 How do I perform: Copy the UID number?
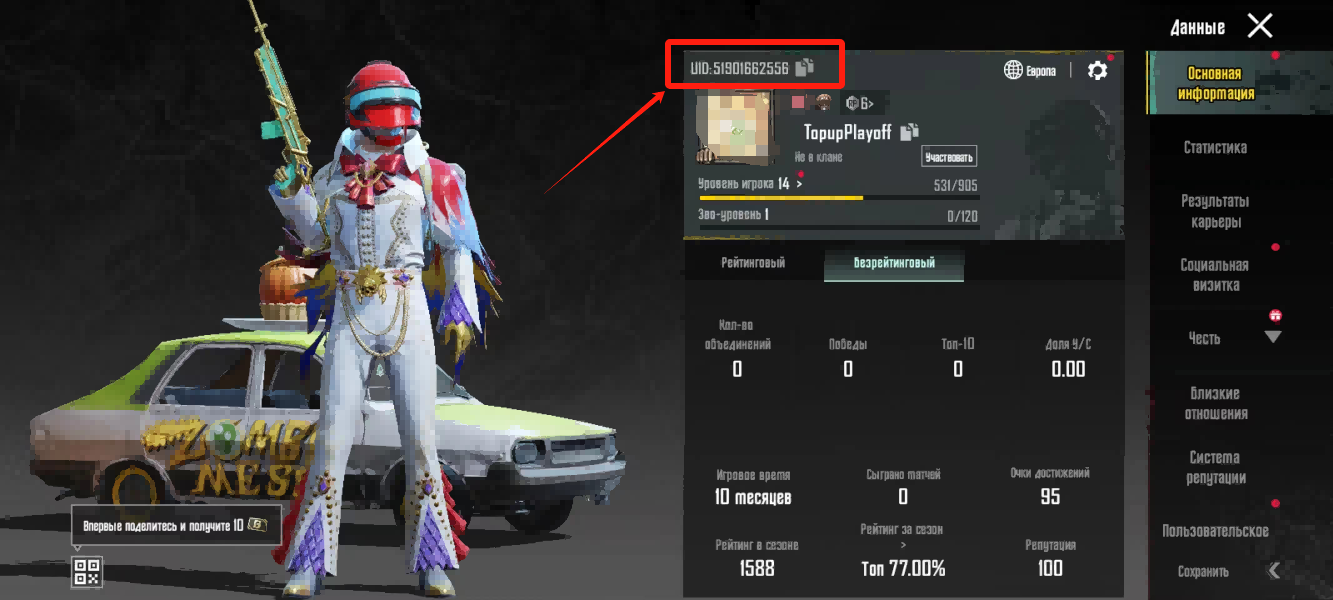pos(805,68)
